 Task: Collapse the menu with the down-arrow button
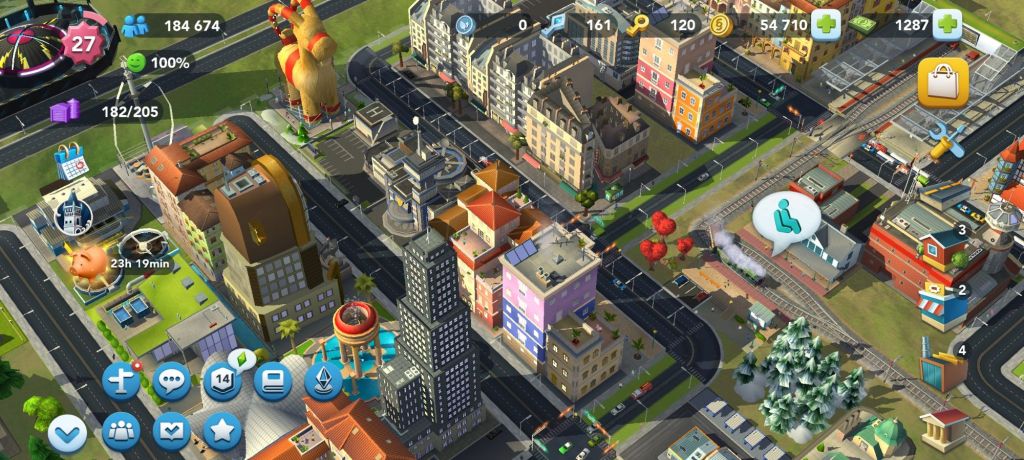coord(67,433)
